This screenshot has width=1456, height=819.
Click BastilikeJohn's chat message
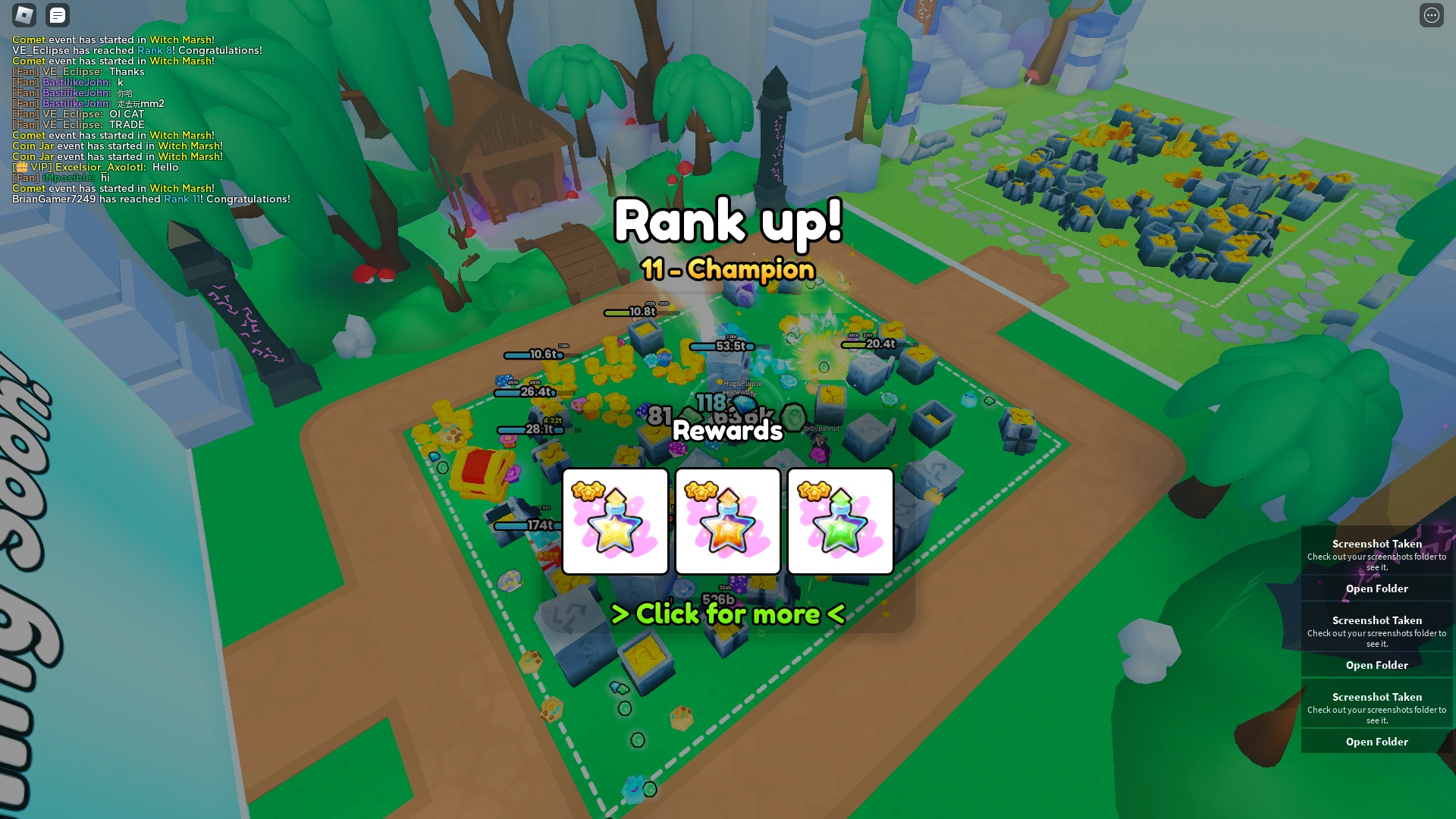76,82
